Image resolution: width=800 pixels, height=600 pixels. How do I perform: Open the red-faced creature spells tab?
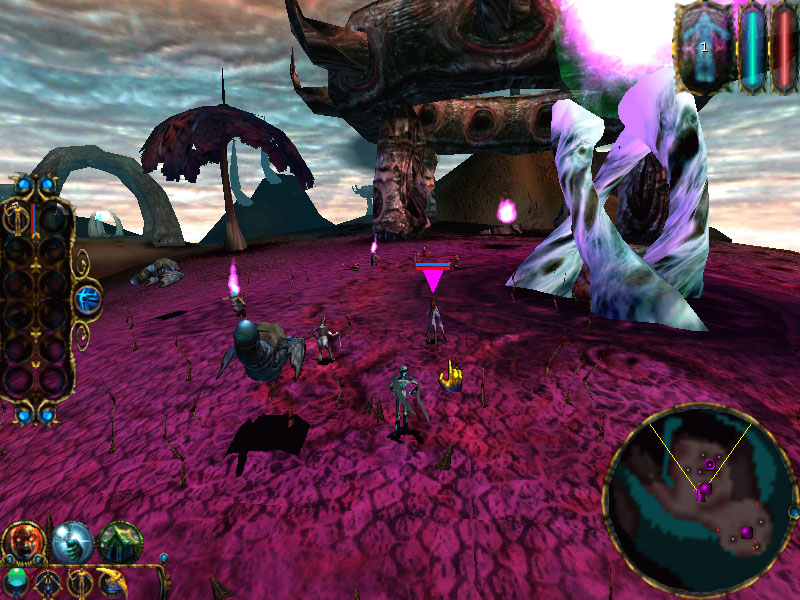coord(22,541)
